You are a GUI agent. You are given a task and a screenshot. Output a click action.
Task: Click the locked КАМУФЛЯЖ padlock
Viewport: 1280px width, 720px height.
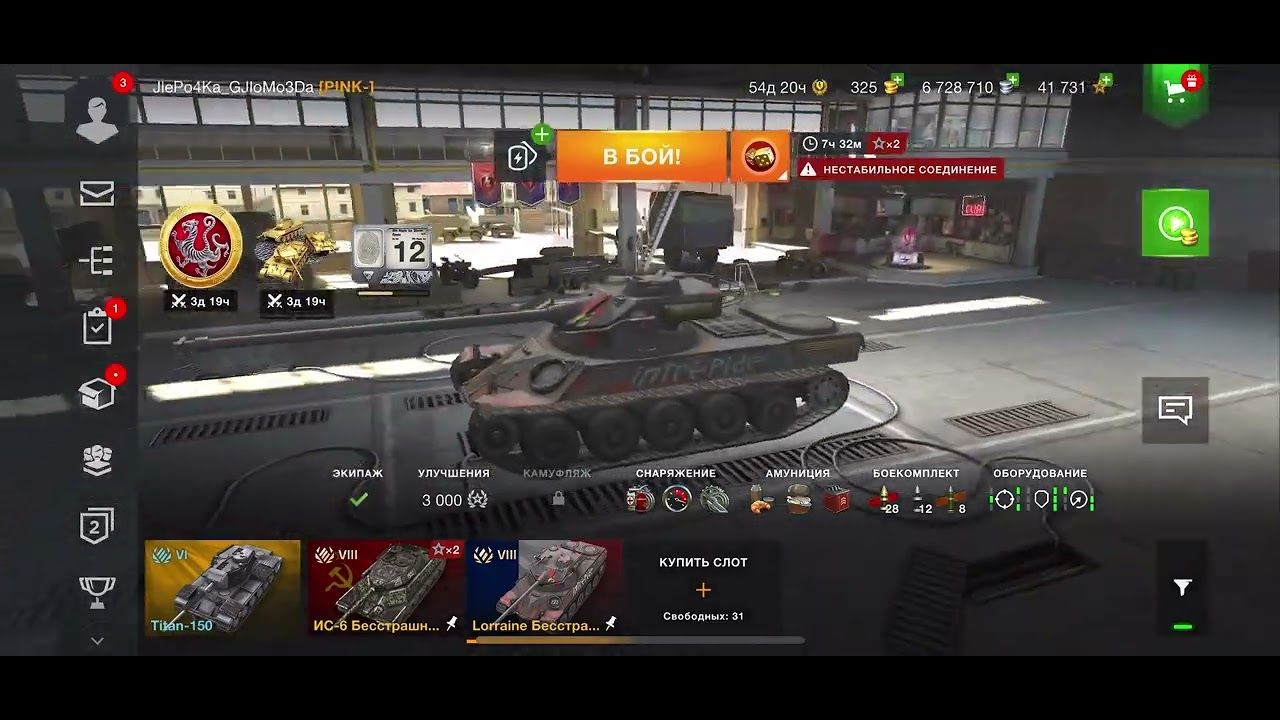pyautogui.click(x=559, y=497)
